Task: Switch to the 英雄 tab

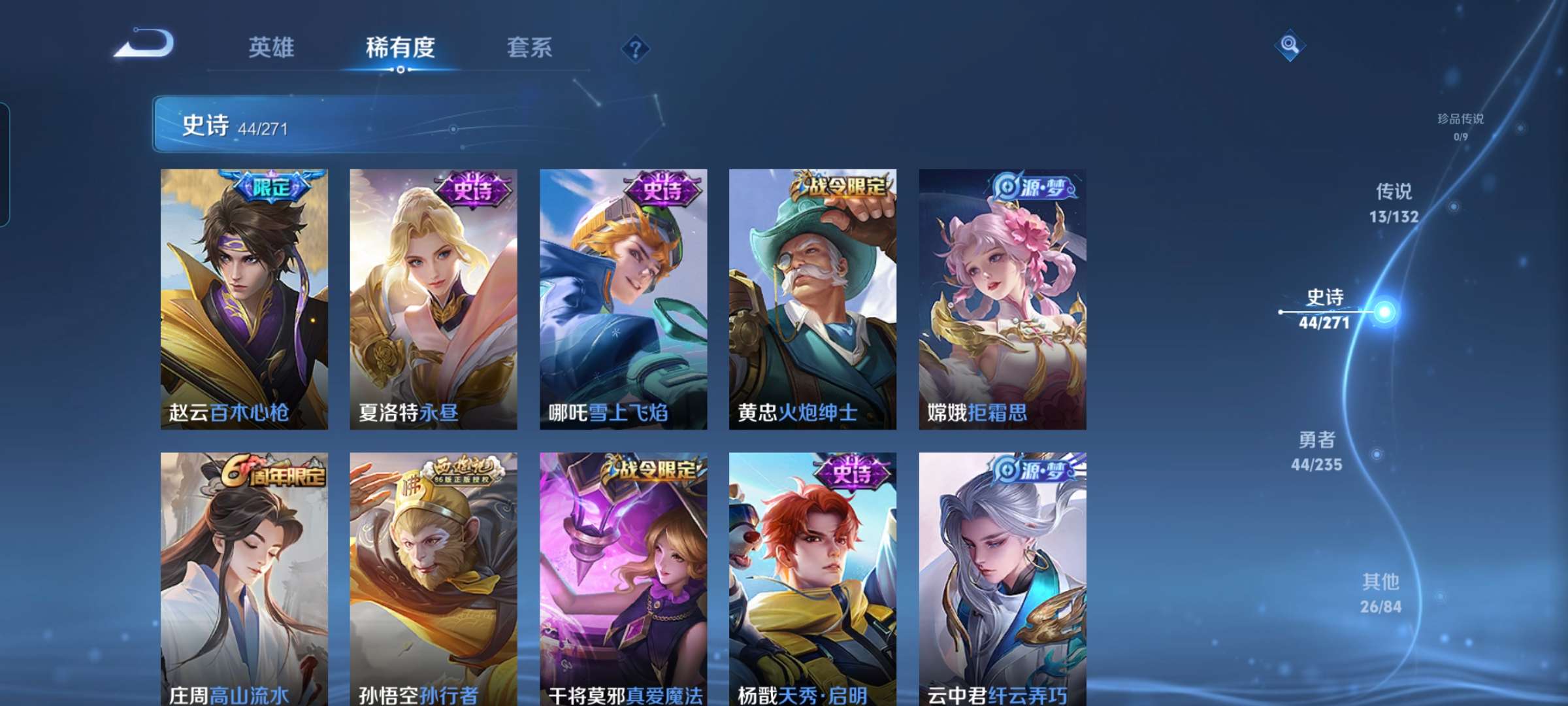Action: click(272, 47)
